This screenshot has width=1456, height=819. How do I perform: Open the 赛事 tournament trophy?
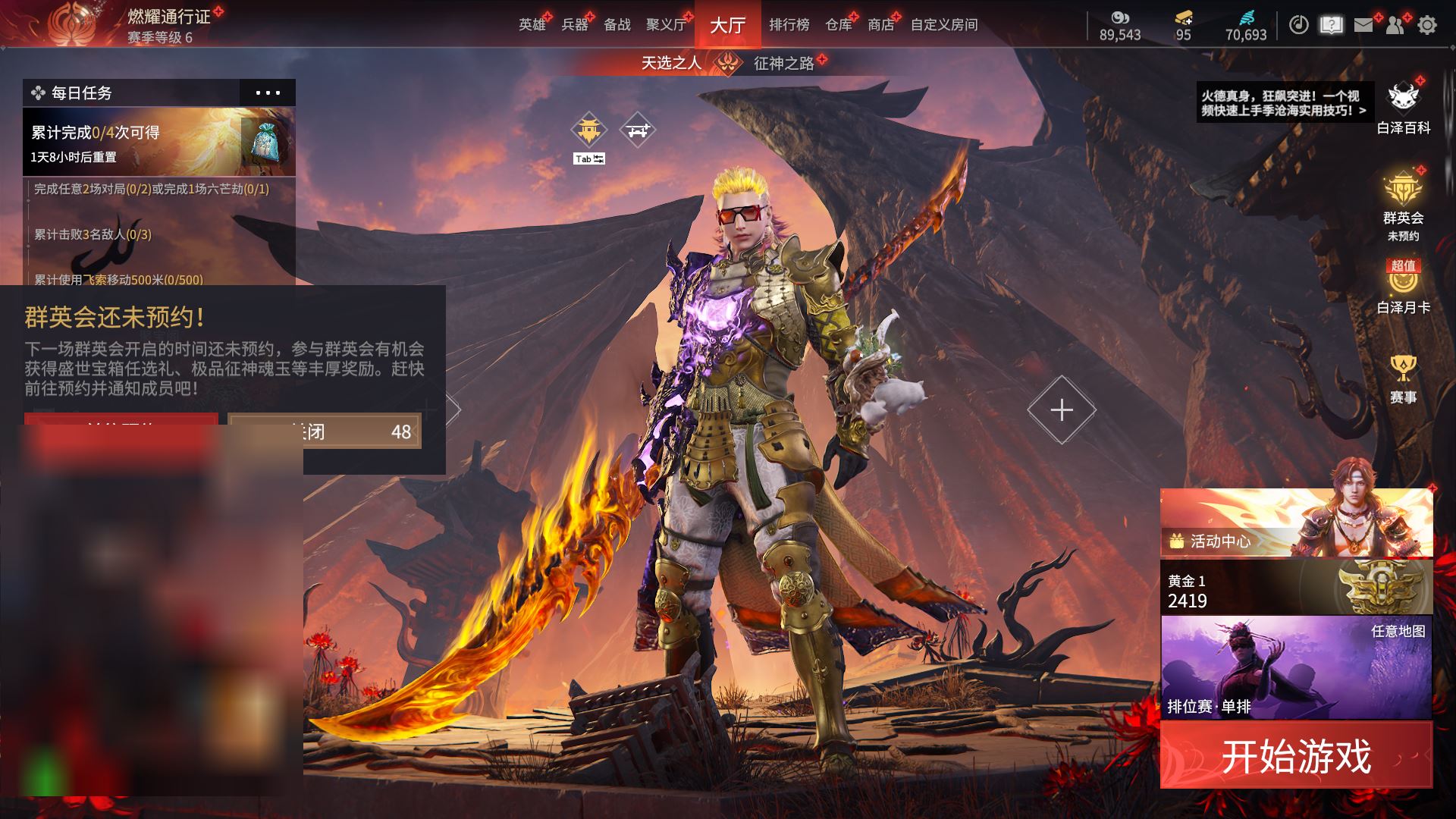tap(1403, 378)
